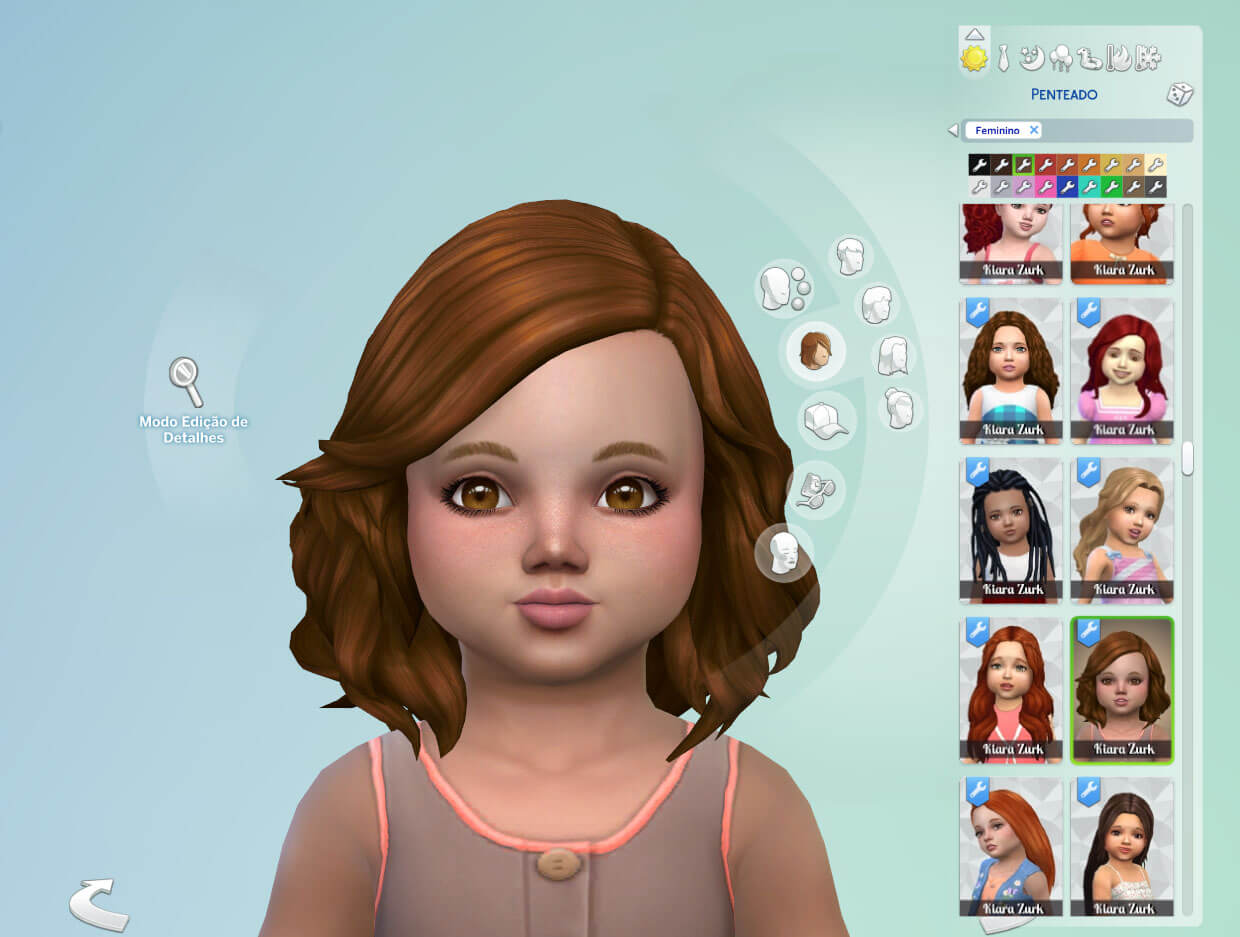Pick the black hair color swatch
Viewport: 1240px width, 937px height.
click(x=979, y=165)
